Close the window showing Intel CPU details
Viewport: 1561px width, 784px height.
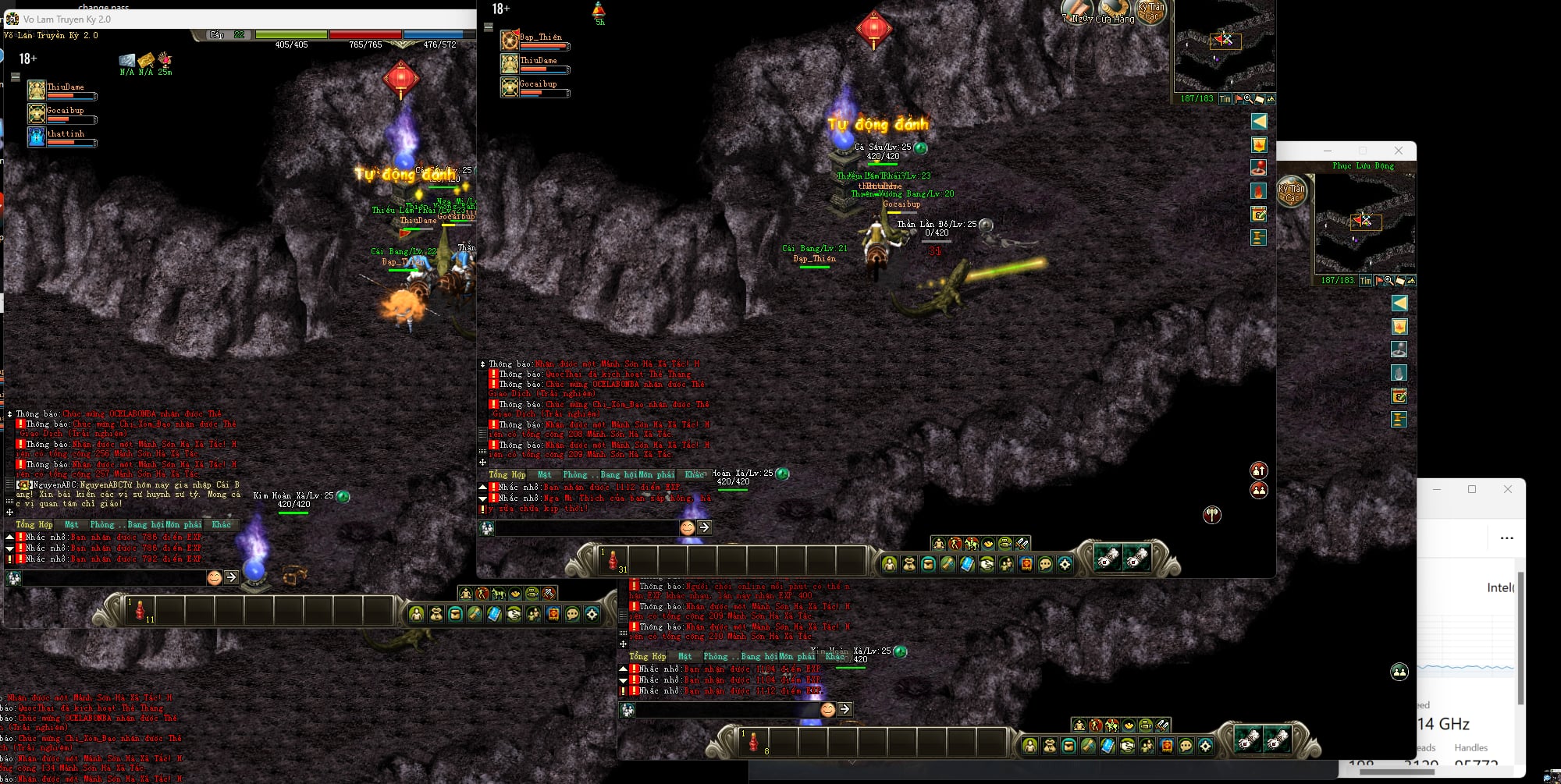[x=1507, y=489]
